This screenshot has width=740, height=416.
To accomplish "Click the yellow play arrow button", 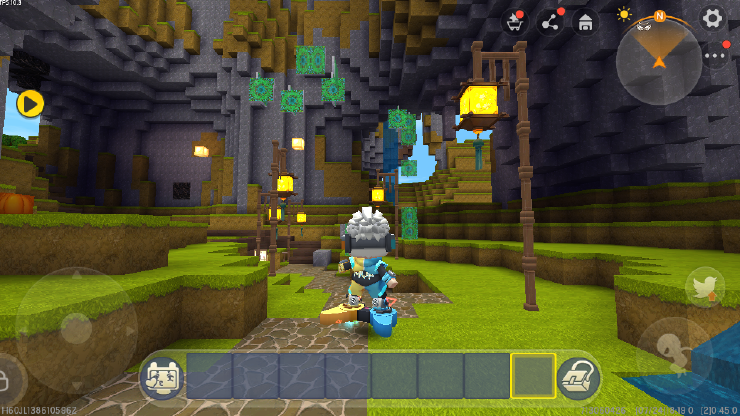I will (x=30, y=102).
